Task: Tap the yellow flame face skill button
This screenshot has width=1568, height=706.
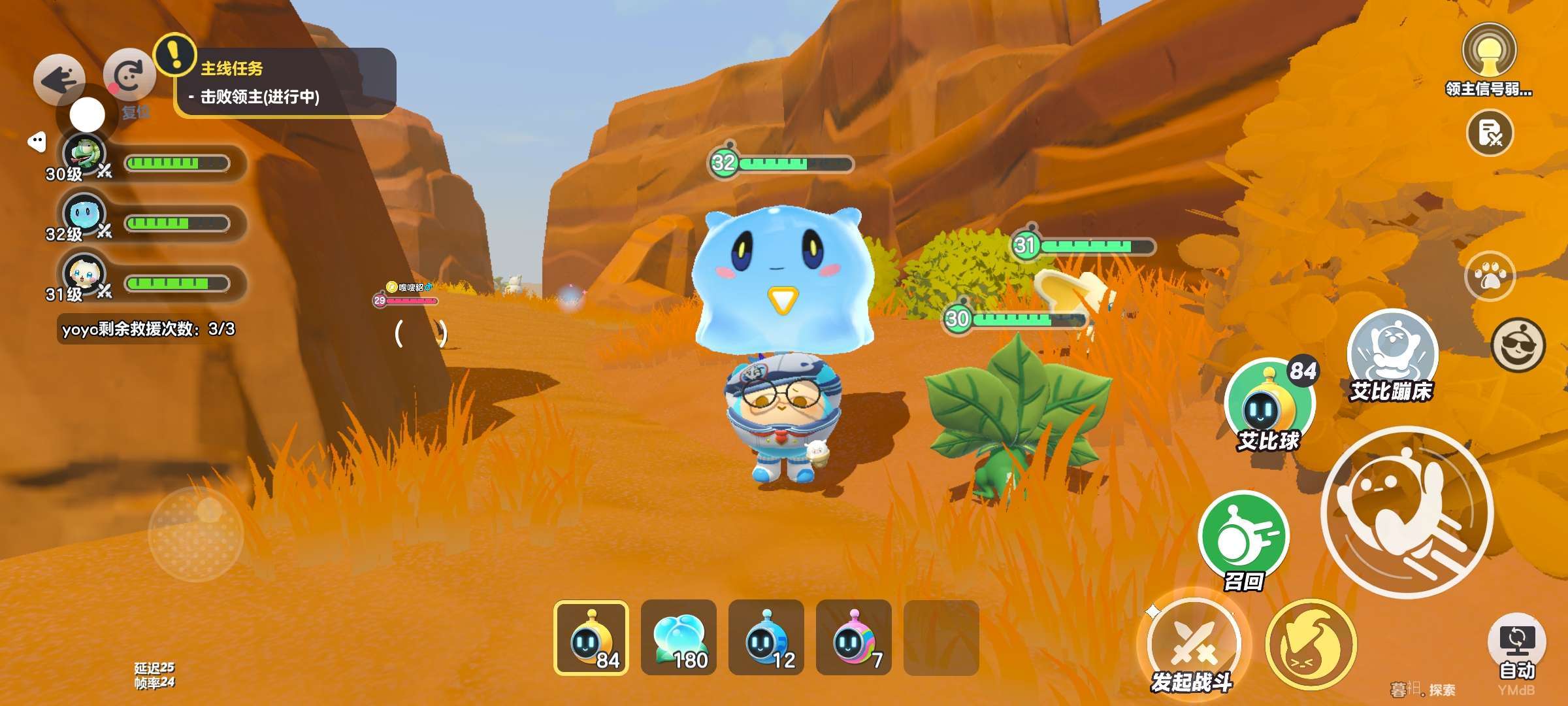Action: coord(1311,645)
